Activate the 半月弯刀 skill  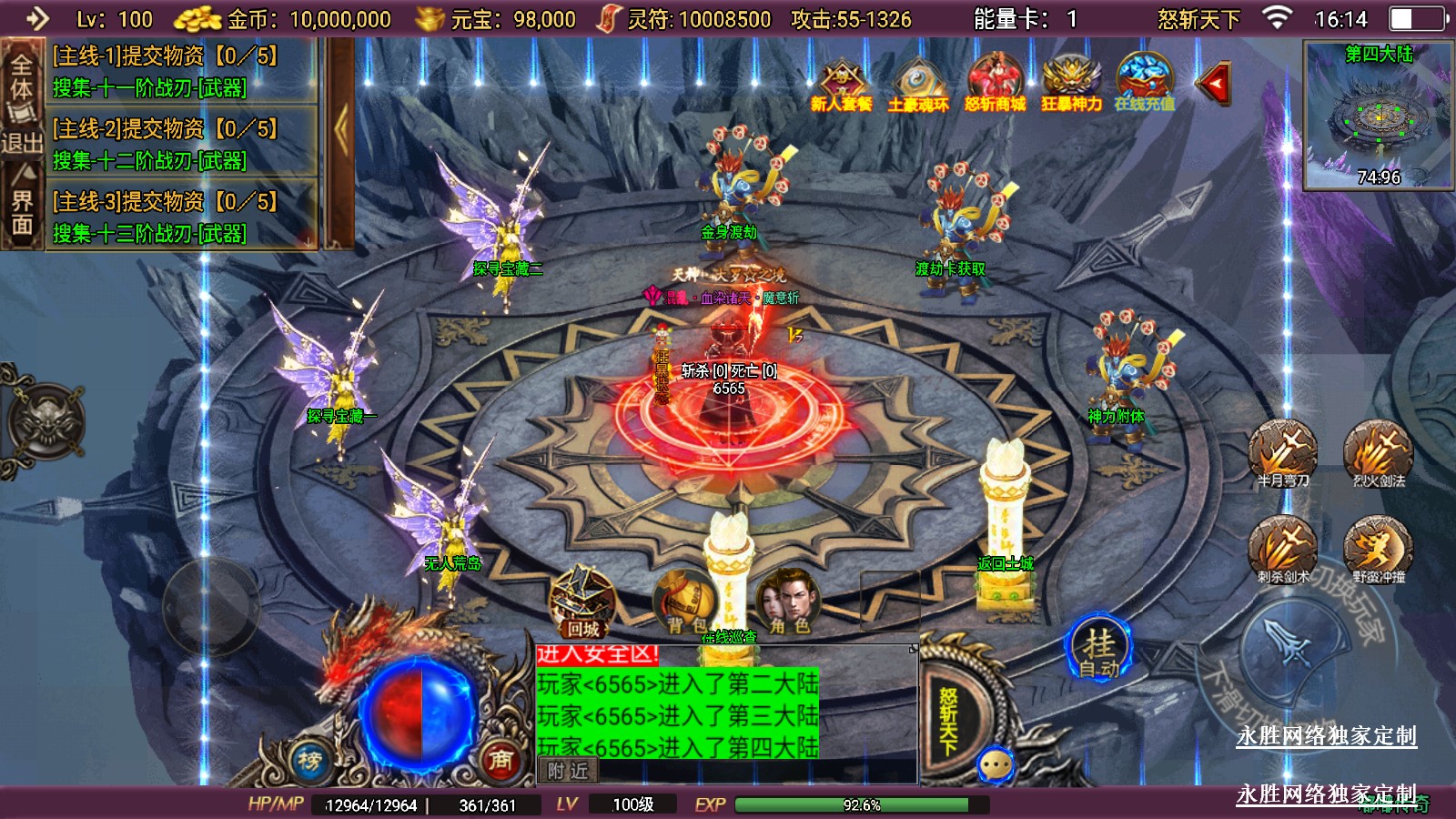click(1283, 451)
